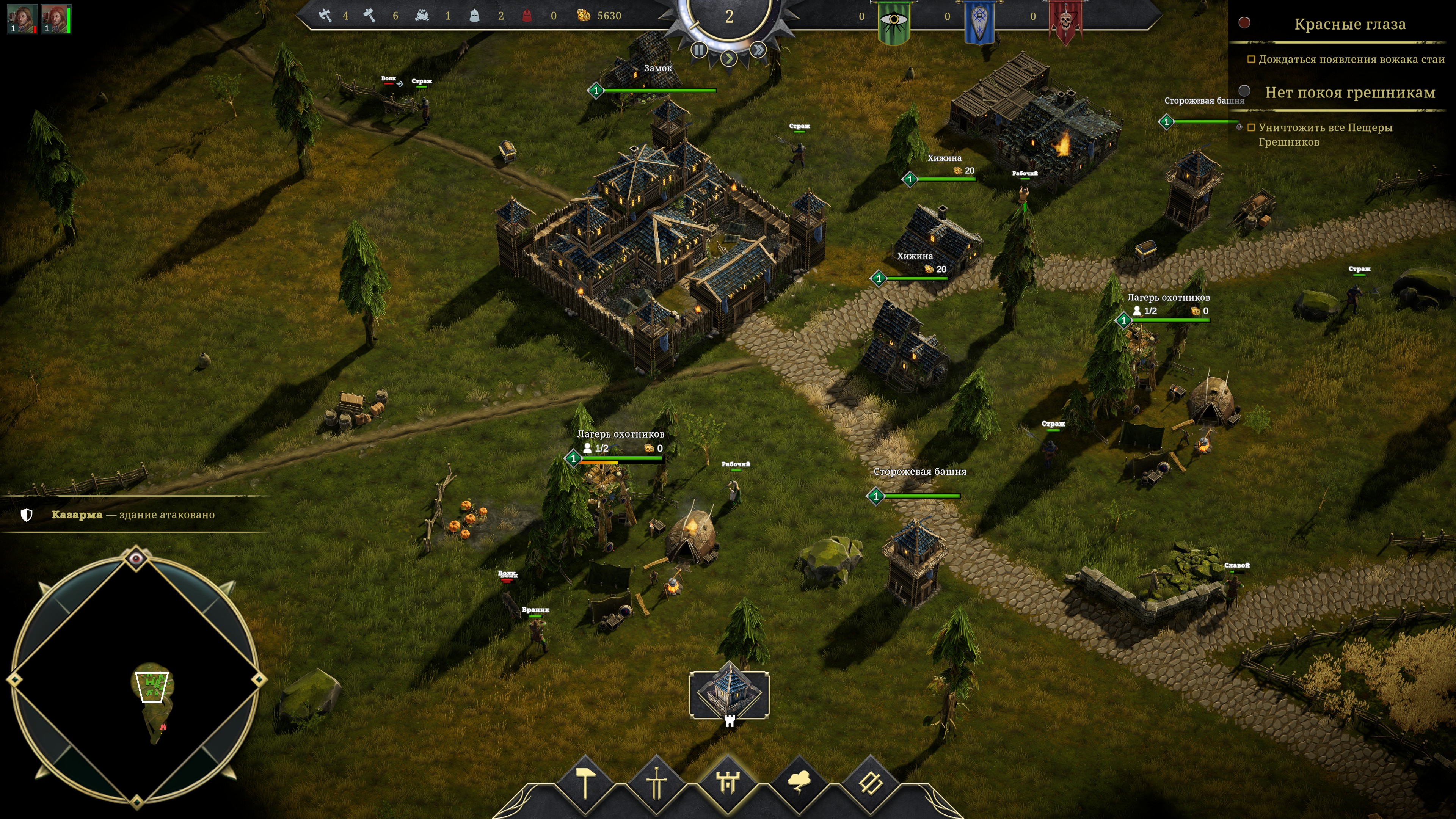1456x819 pixels.
Task: Click the red skull faction banner
Action: (x=1065, y=23)
